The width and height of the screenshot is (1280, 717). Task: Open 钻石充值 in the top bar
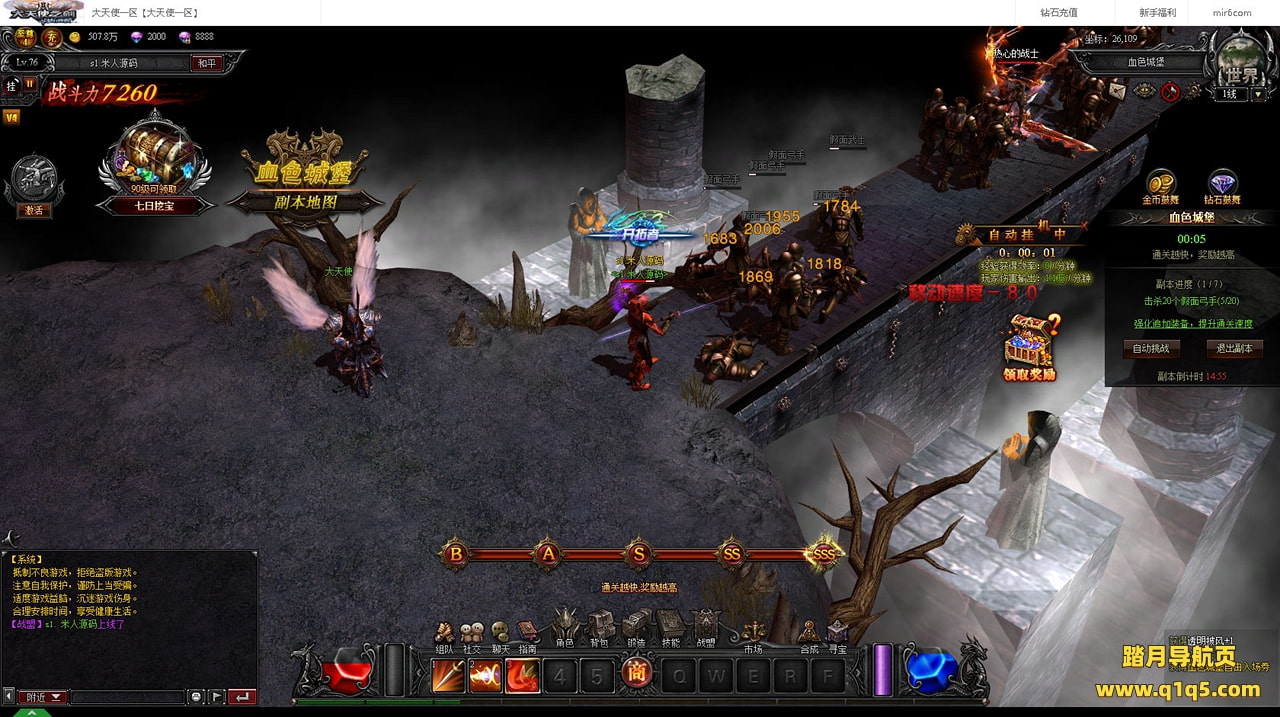(x=1058, y=13)
